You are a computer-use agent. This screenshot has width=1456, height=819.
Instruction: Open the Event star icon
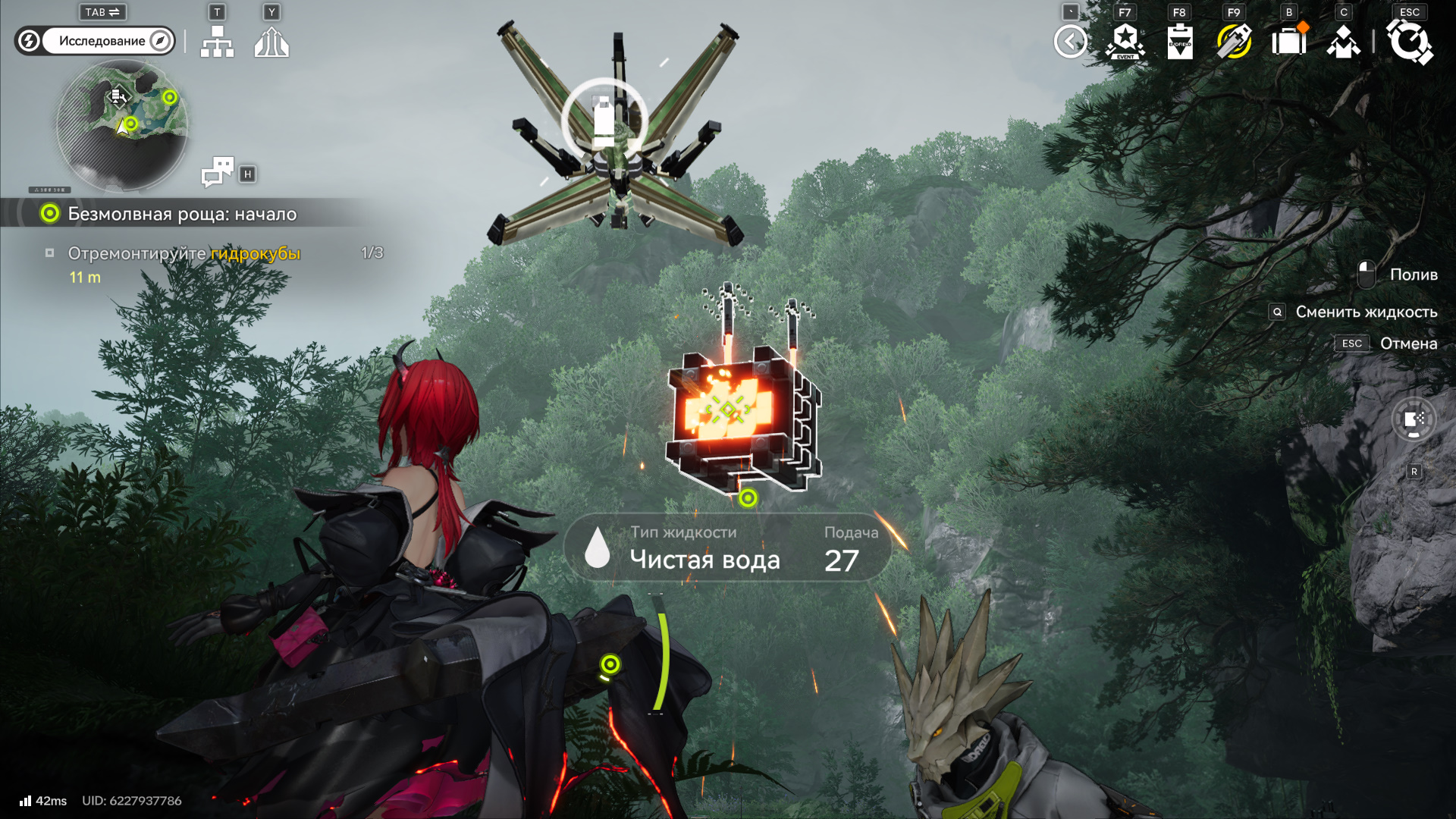click(x=1125, y=42)
